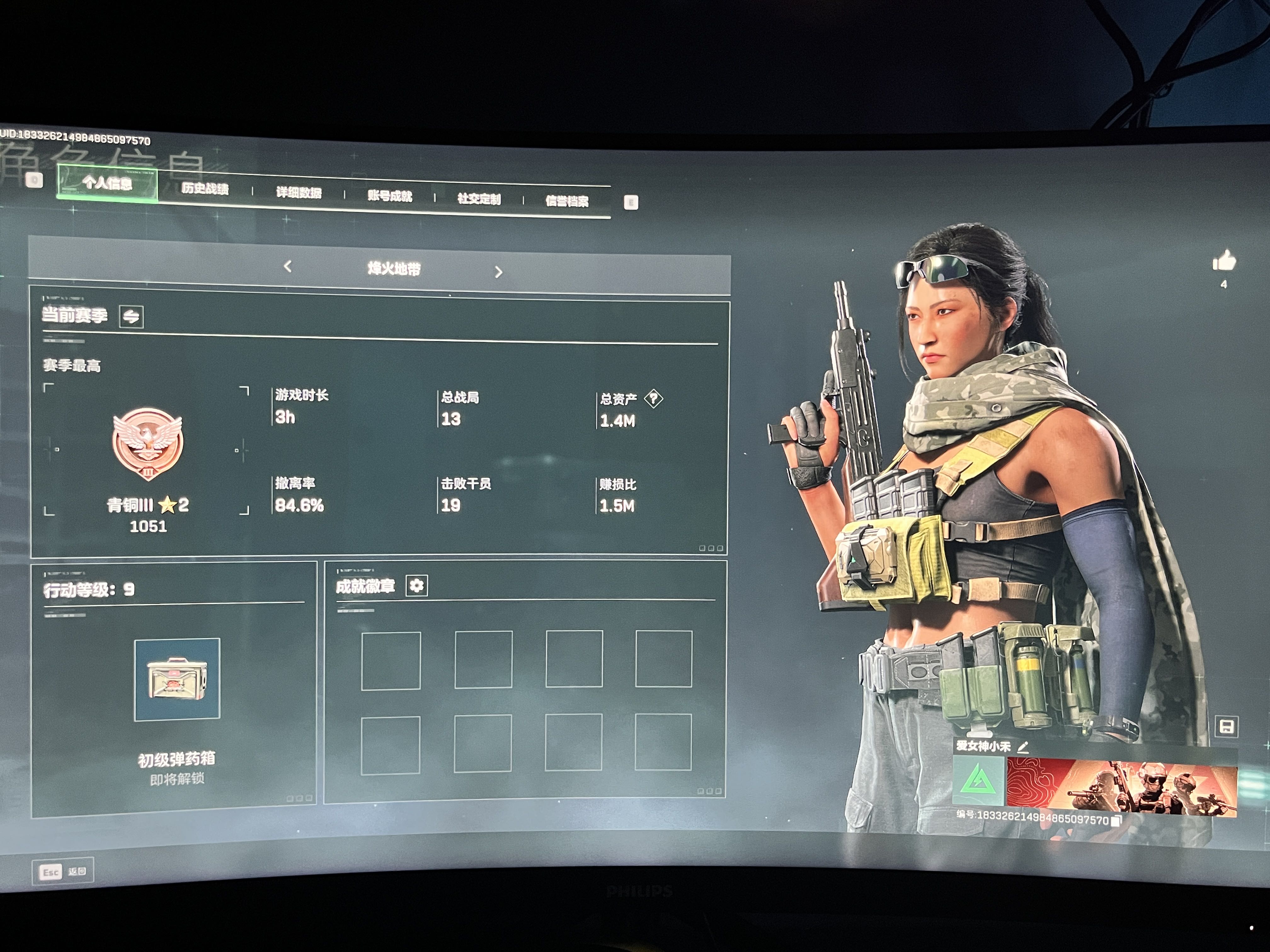Edit the player name 爱女神小禾
The height and width of the screenshot is (952, 1270).
(1023, 747)
